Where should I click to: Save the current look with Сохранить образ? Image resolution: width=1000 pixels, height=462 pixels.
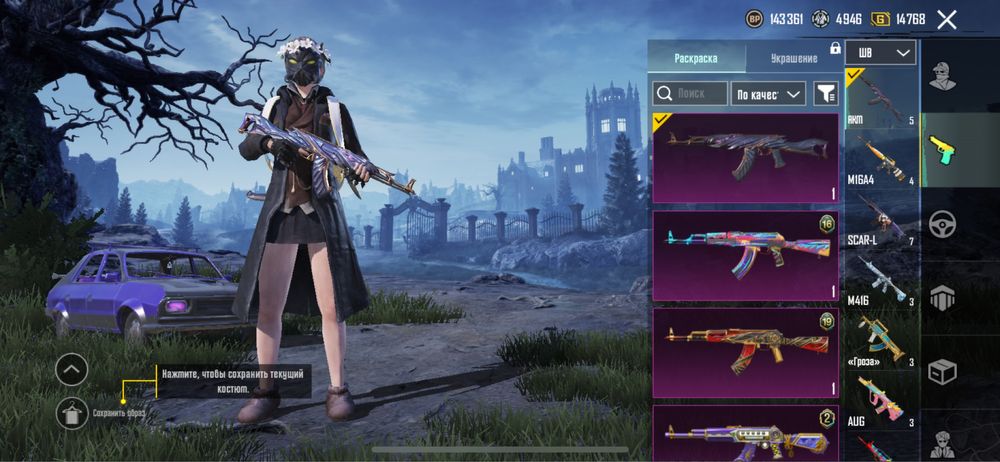(x=73, y=412)
